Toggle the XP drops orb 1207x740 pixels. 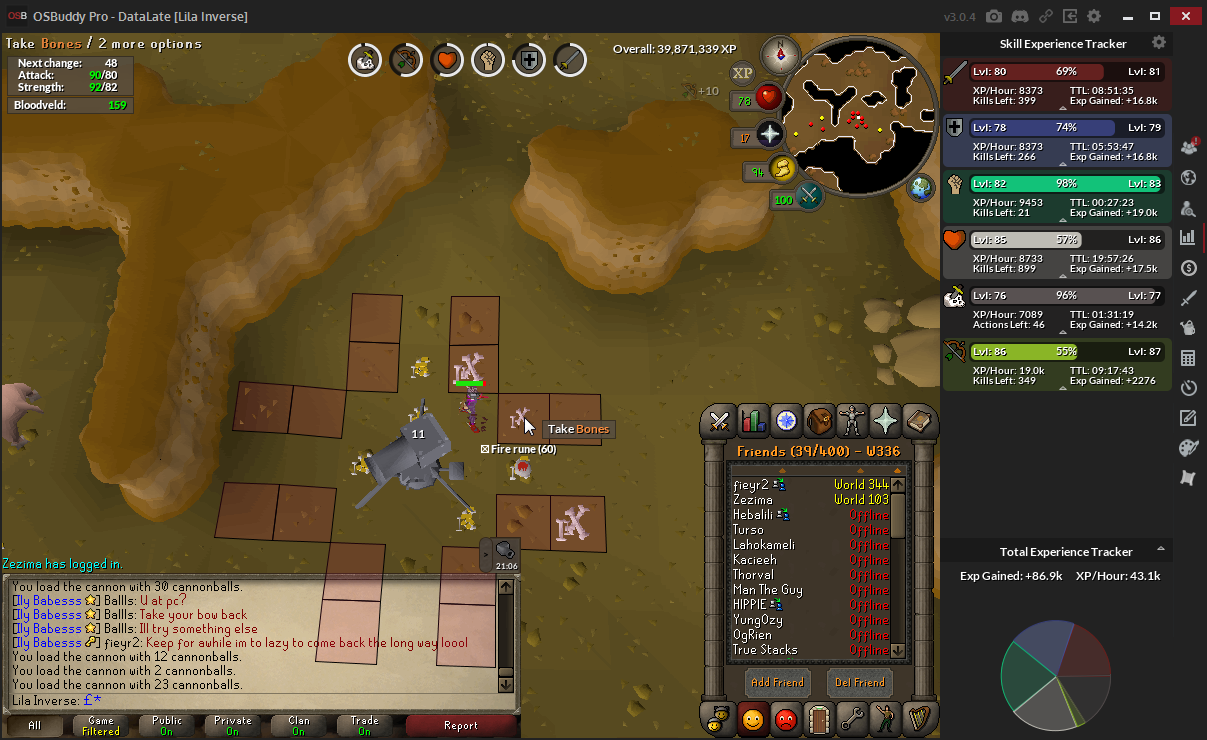point(742,72)
